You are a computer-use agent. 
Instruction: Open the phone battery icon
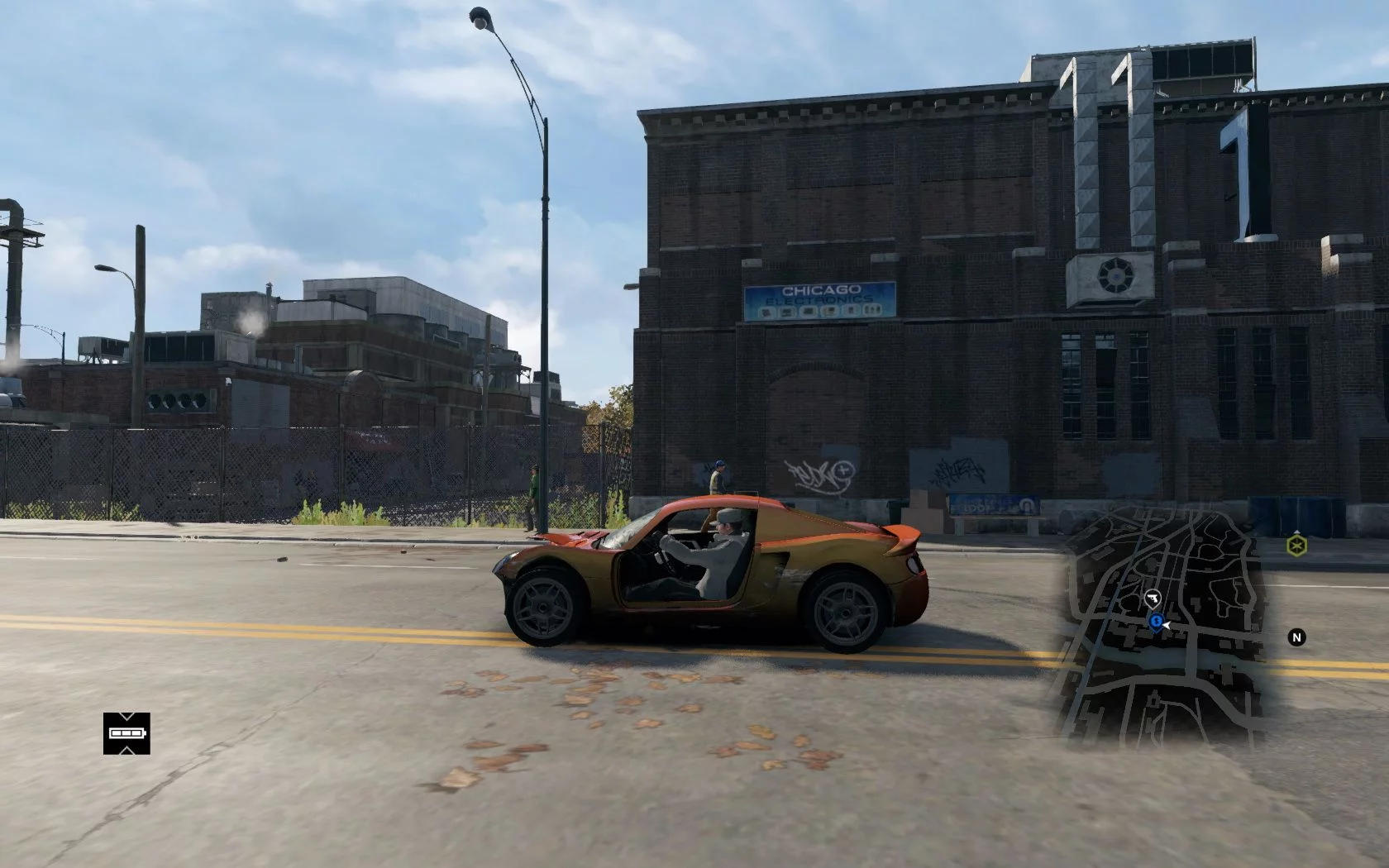coord(126,733)
